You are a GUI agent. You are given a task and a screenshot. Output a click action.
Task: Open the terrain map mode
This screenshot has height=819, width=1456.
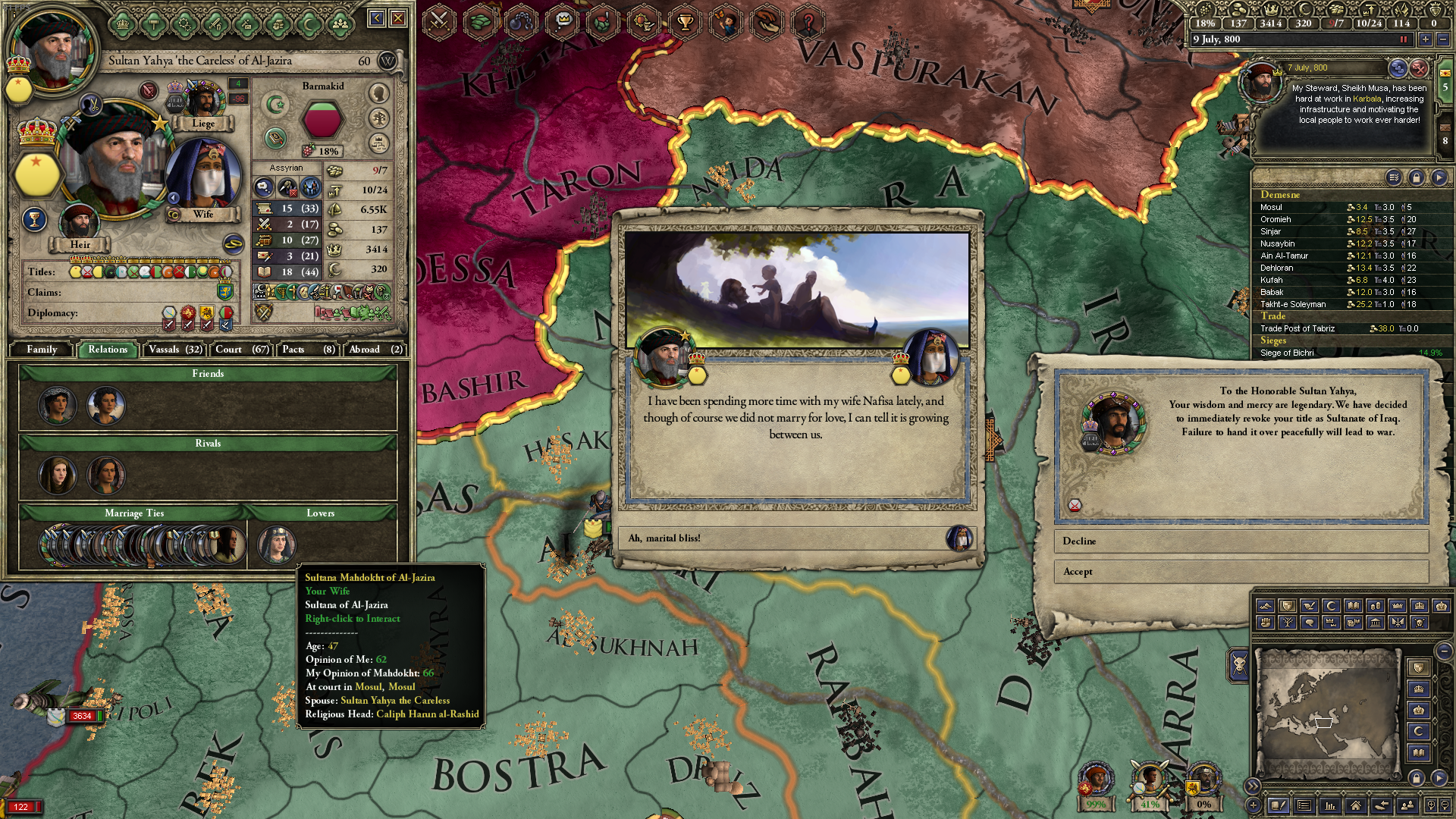pyautogui.click(x=1265, y=607)
